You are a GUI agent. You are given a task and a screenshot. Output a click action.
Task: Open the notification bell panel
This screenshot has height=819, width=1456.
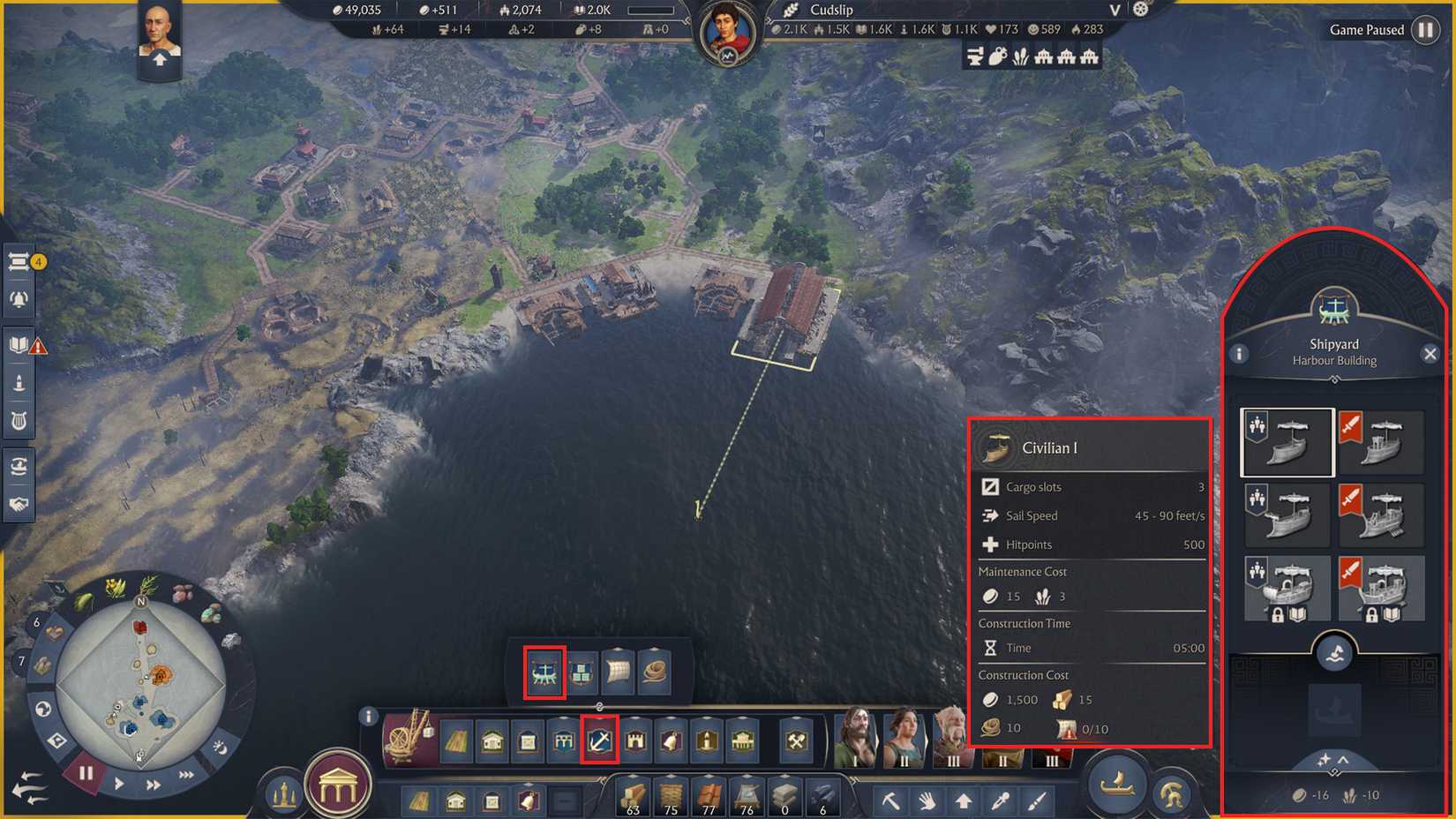click(19, 299)
